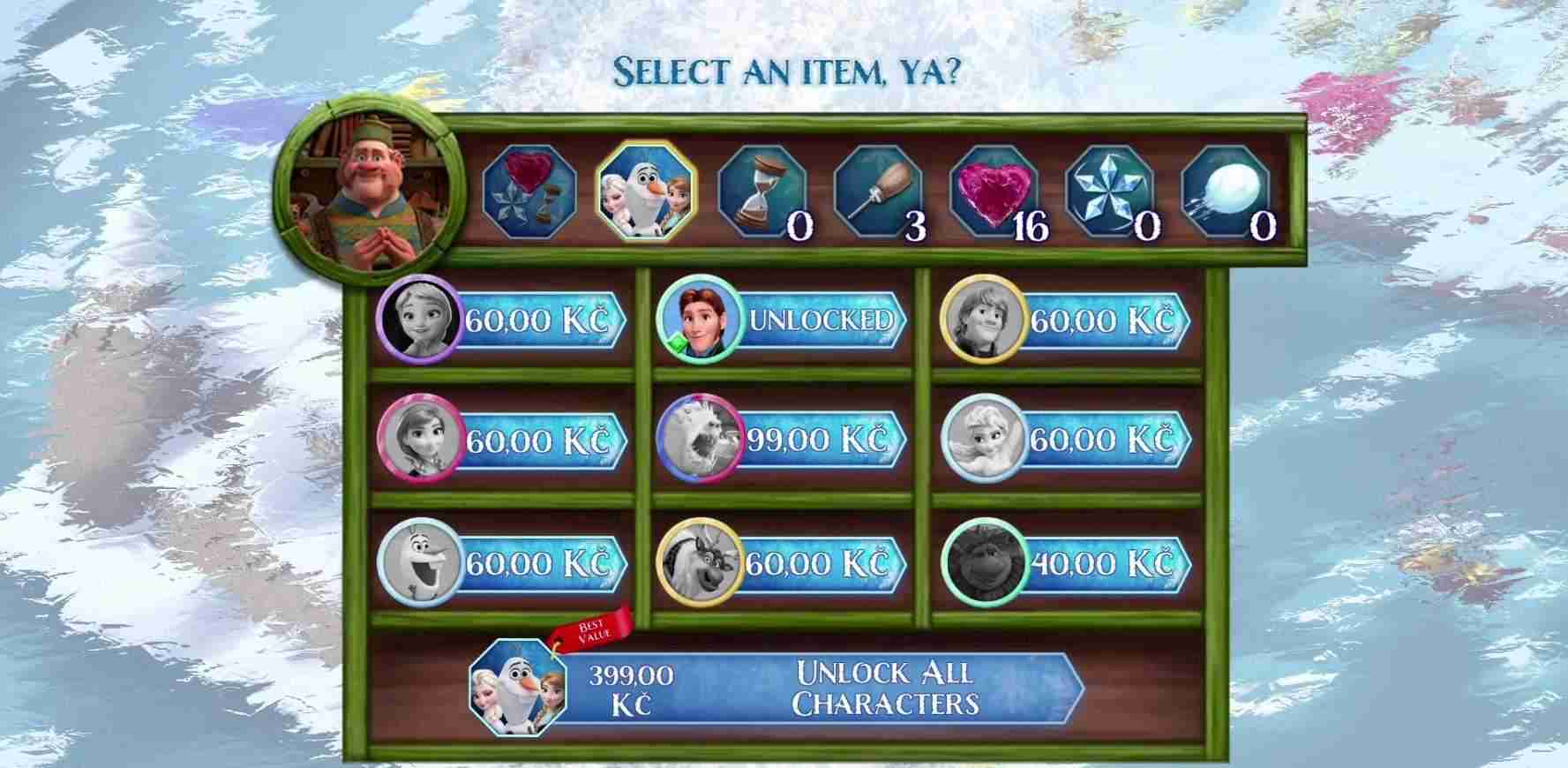The image size is (1568, 768).
Task: Purchase the troll character for 40,00 Kč
Action: 1066,563
